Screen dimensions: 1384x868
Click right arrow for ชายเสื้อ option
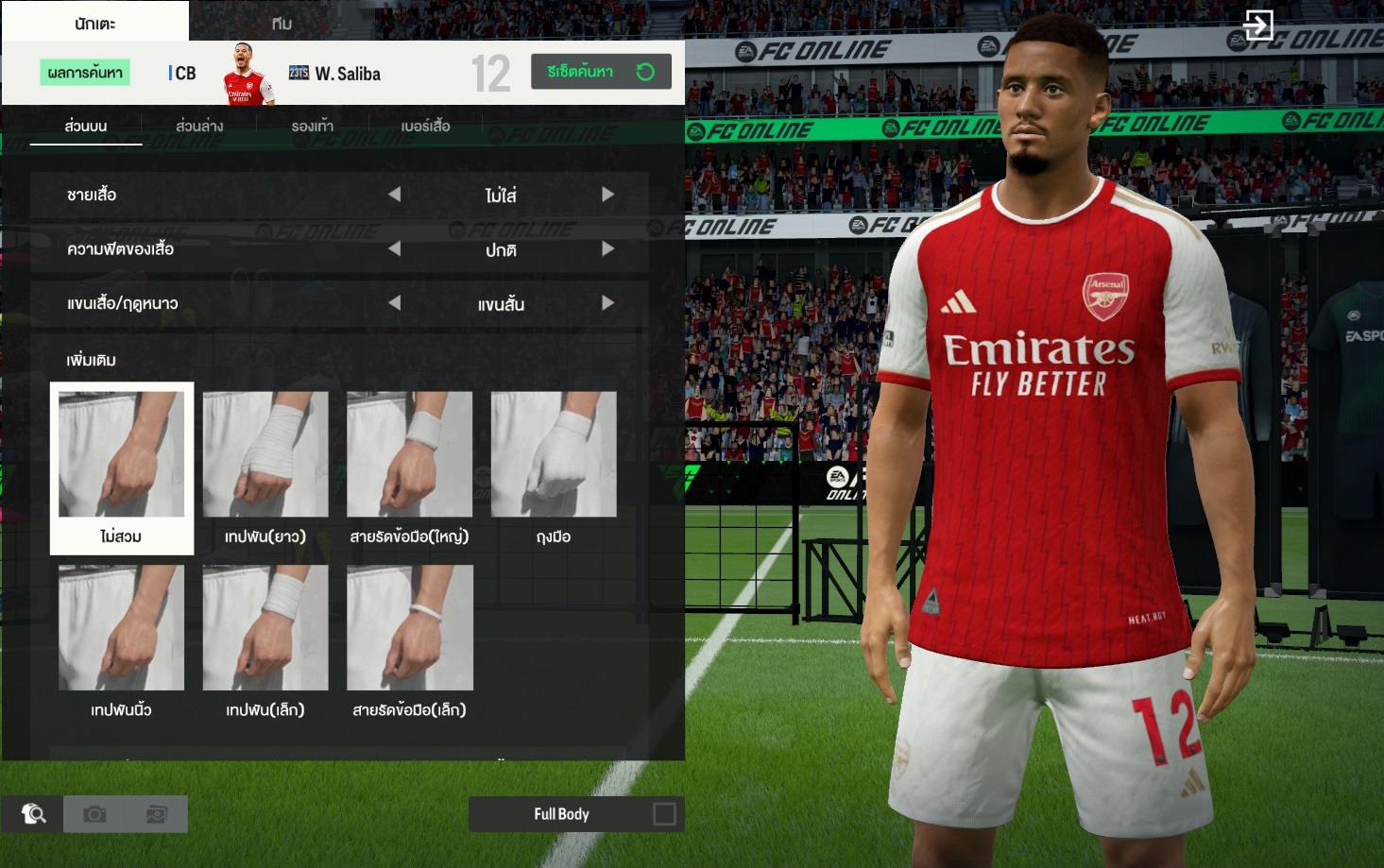(x=607, y=195)
